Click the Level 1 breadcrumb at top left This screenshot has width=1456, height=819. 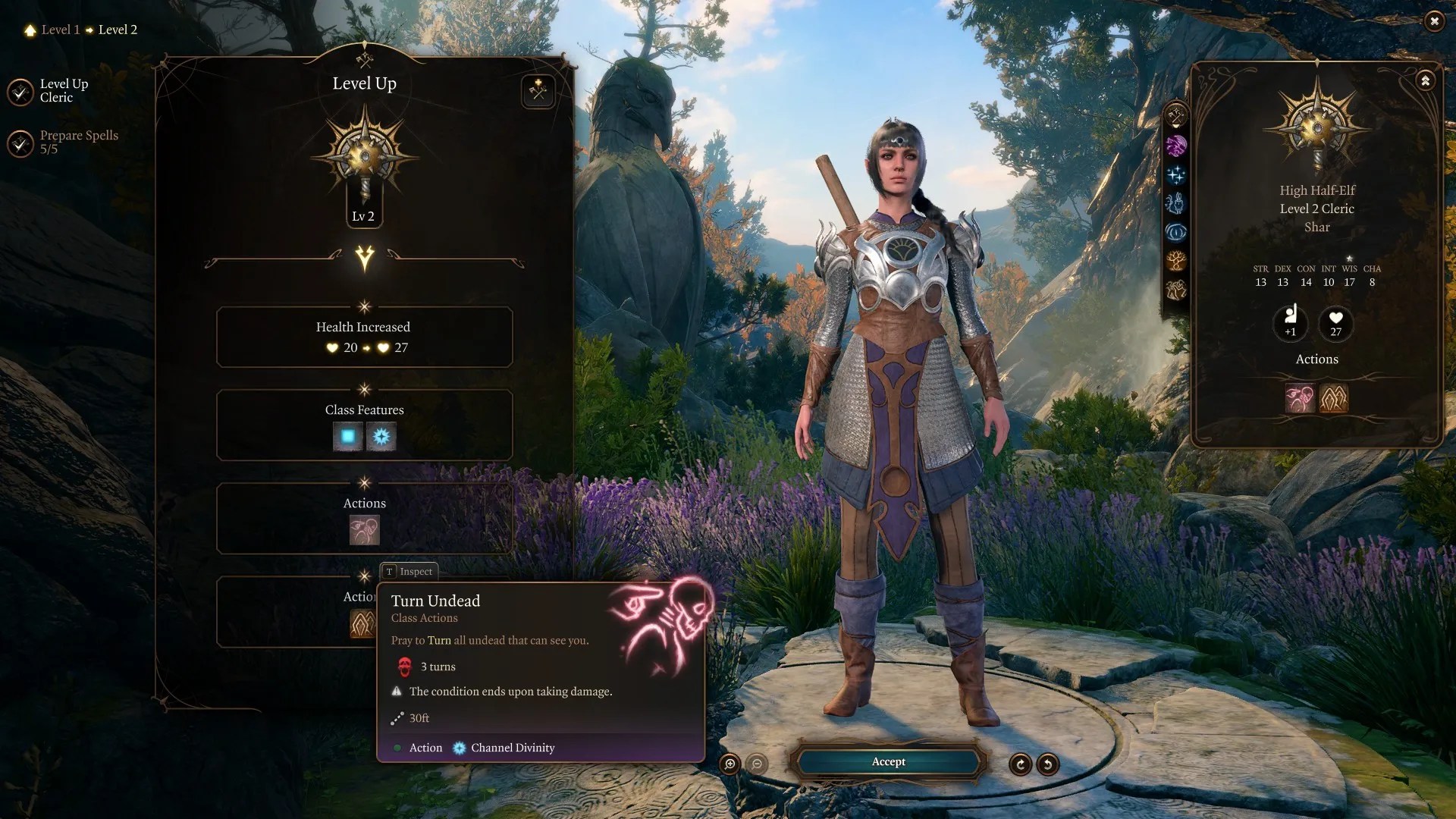(x=60, y=30)
